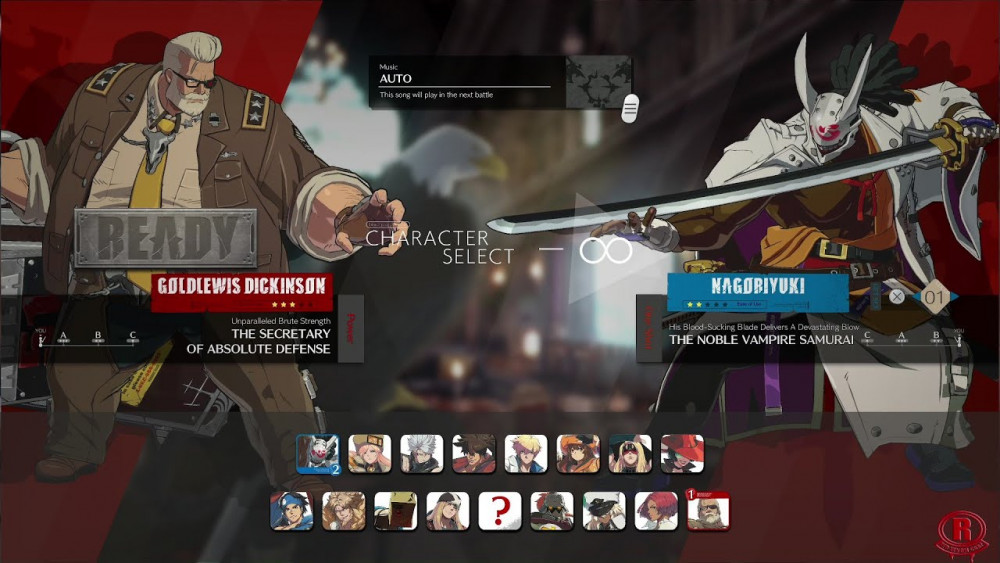Pick Goldlewis Dickinson's roster tile

(x=708, y=510)
